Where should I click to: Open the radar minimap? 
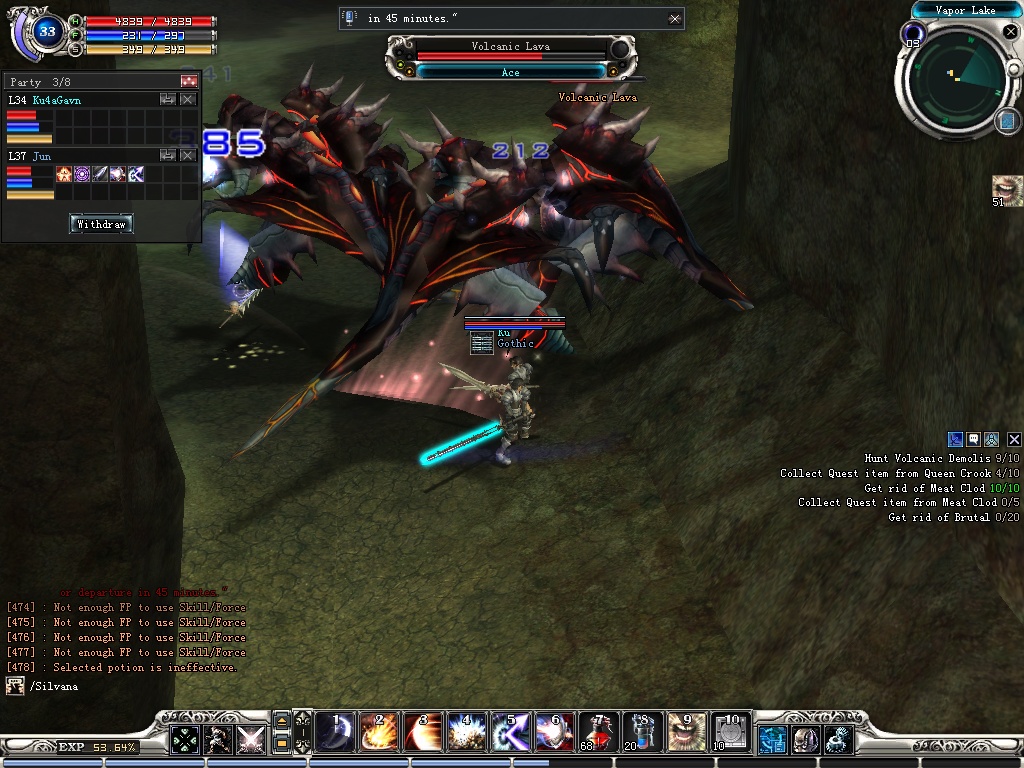[x=957, y=80]
